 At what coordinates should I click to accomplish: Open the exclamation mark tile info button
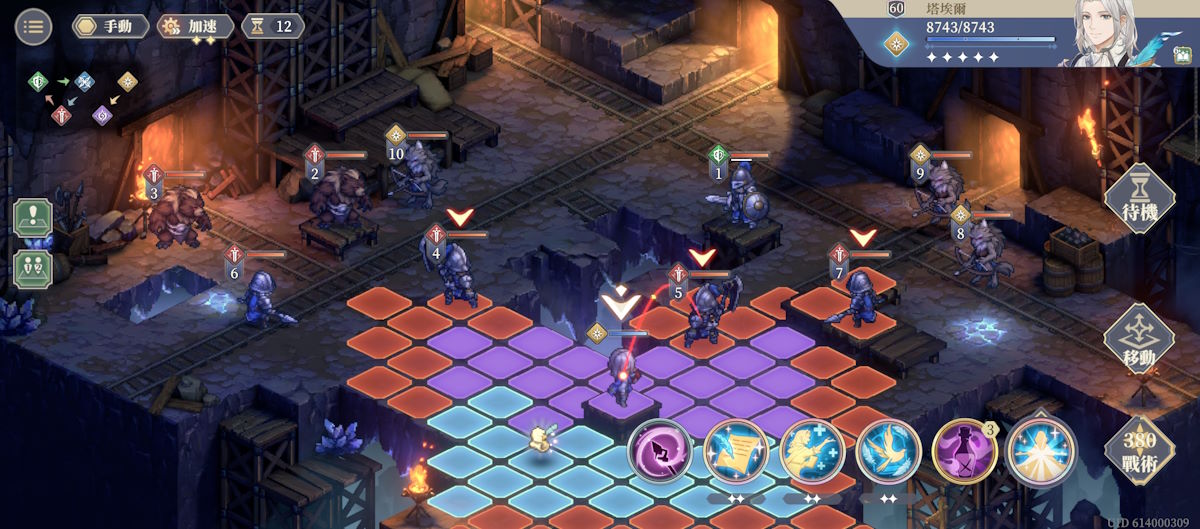(x=32, y=218)
